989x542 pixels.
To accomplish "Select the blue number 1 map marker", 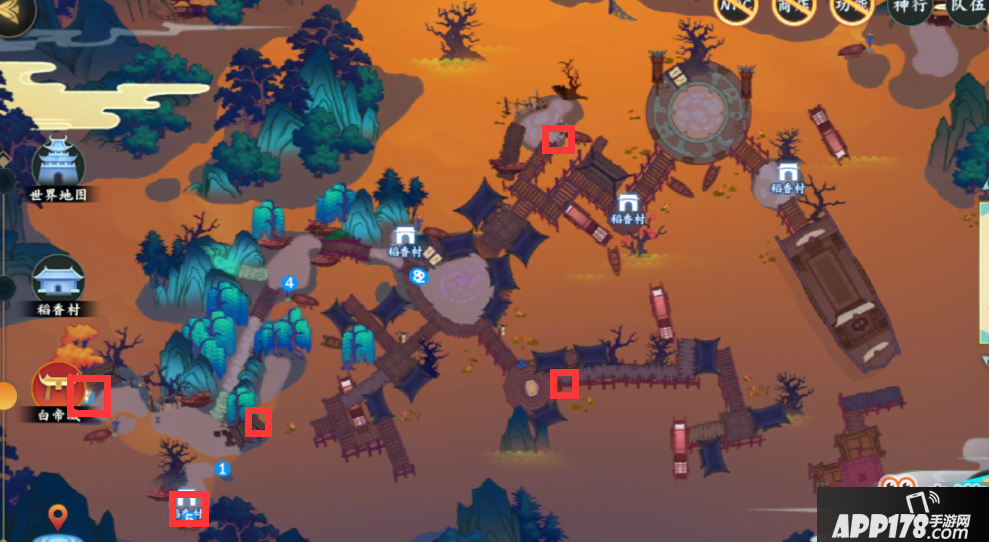I will [x=223, y=468].
